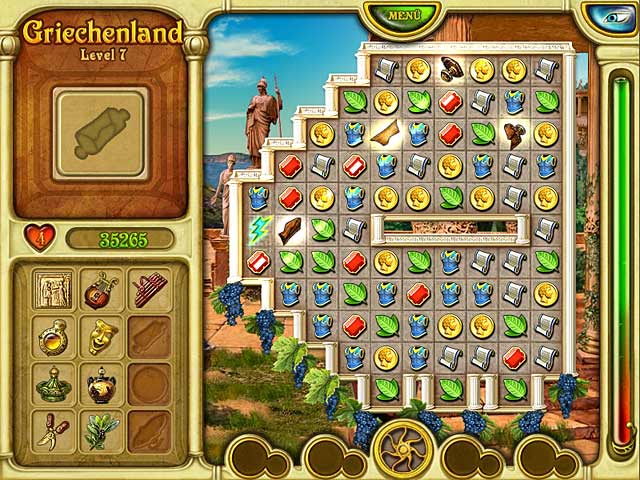Image resolution: width=640 pixels, height=480 pixels.
Task: Select the red pan flute artifact
Action: [x=148, y=290]
